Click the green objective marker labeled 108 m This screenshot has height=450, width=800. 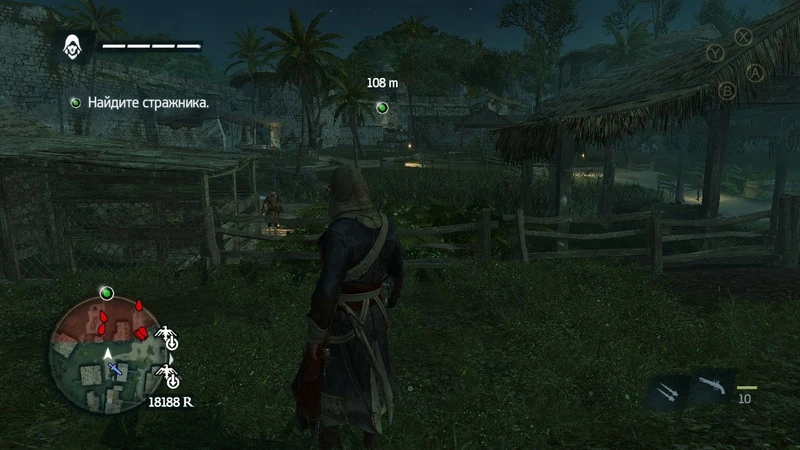click(x=381, y=107)
